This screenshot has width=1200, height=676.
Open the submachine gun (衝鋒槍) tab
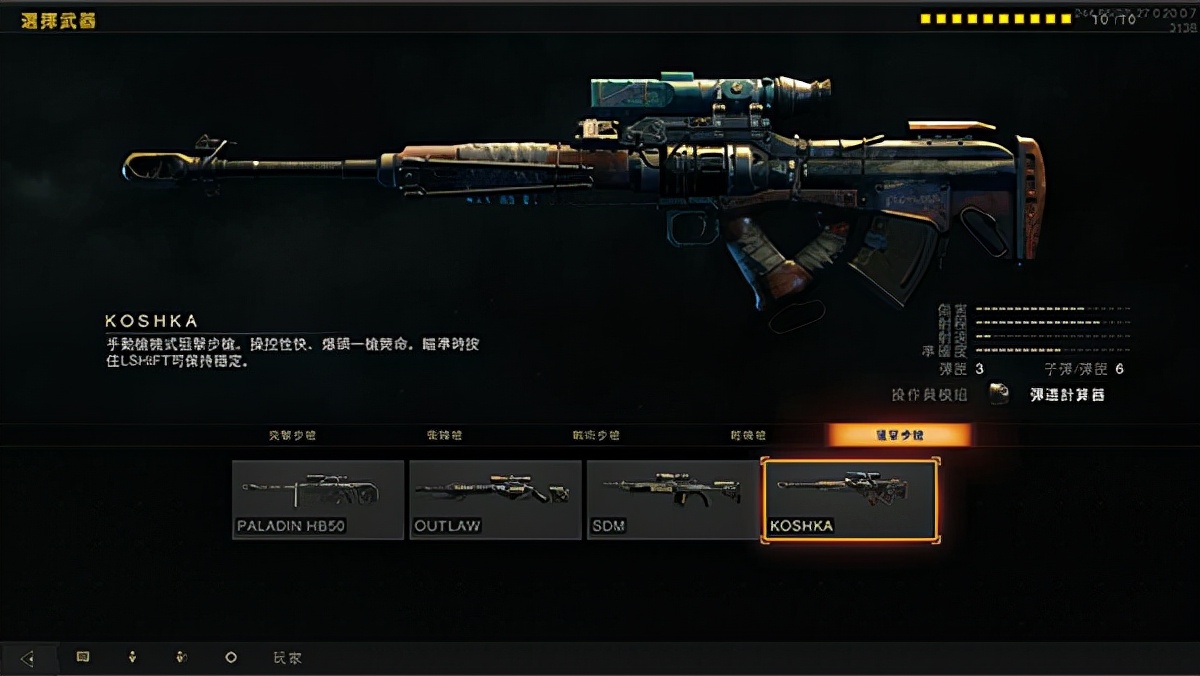[443, 436]
